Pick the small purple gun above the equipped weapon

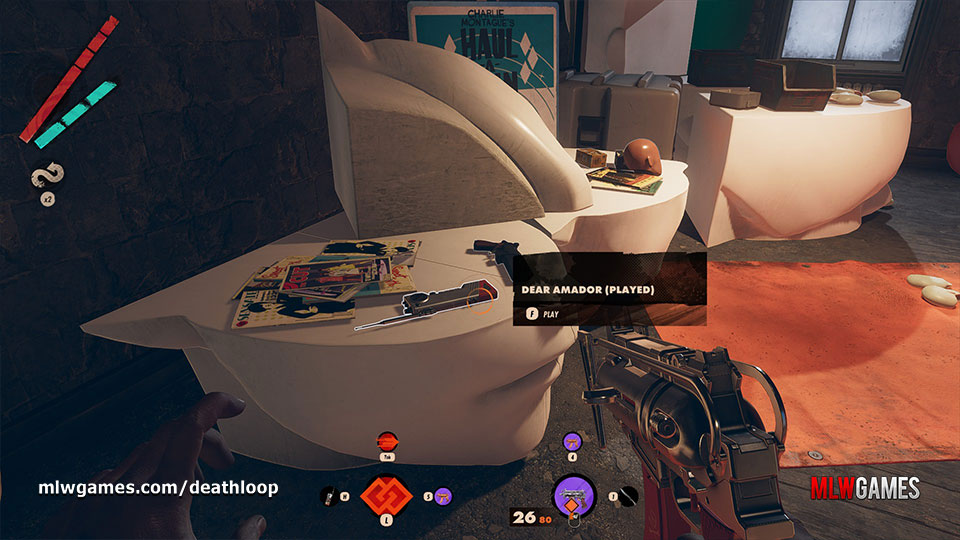click(572, 440)
